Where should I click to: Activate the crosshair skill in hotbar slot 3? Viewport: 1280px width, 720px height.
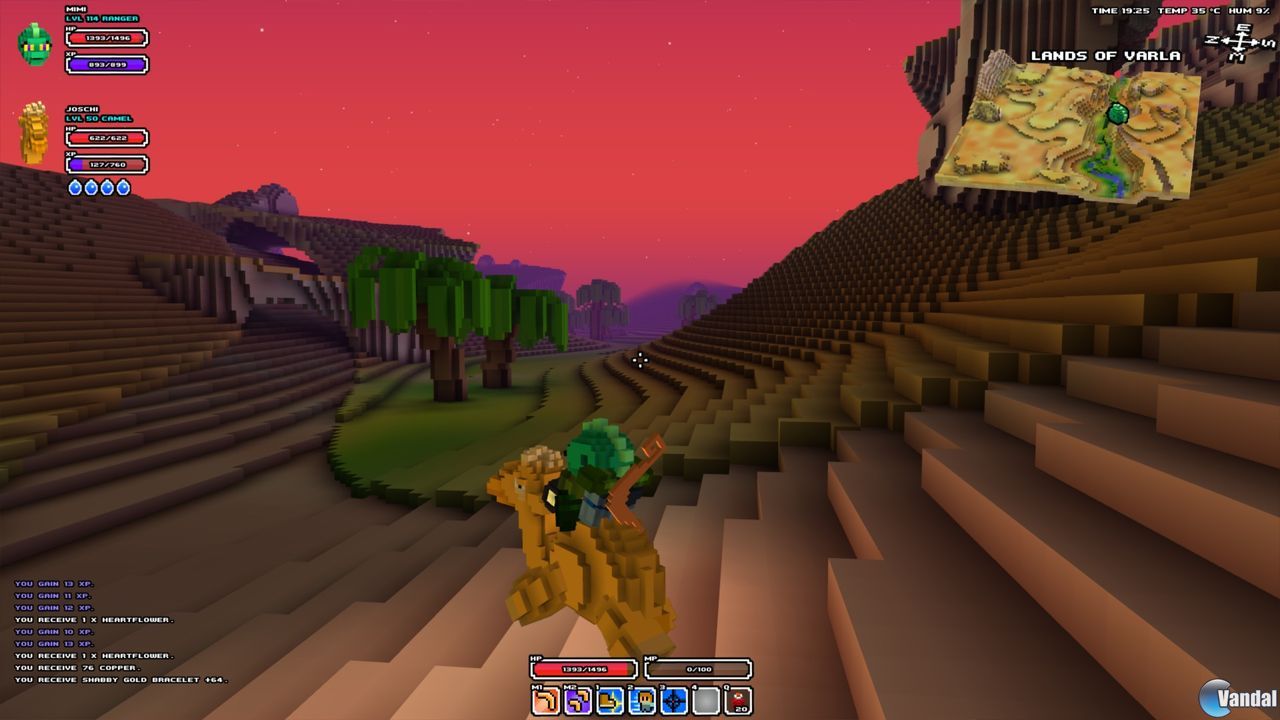pos(673,700)
